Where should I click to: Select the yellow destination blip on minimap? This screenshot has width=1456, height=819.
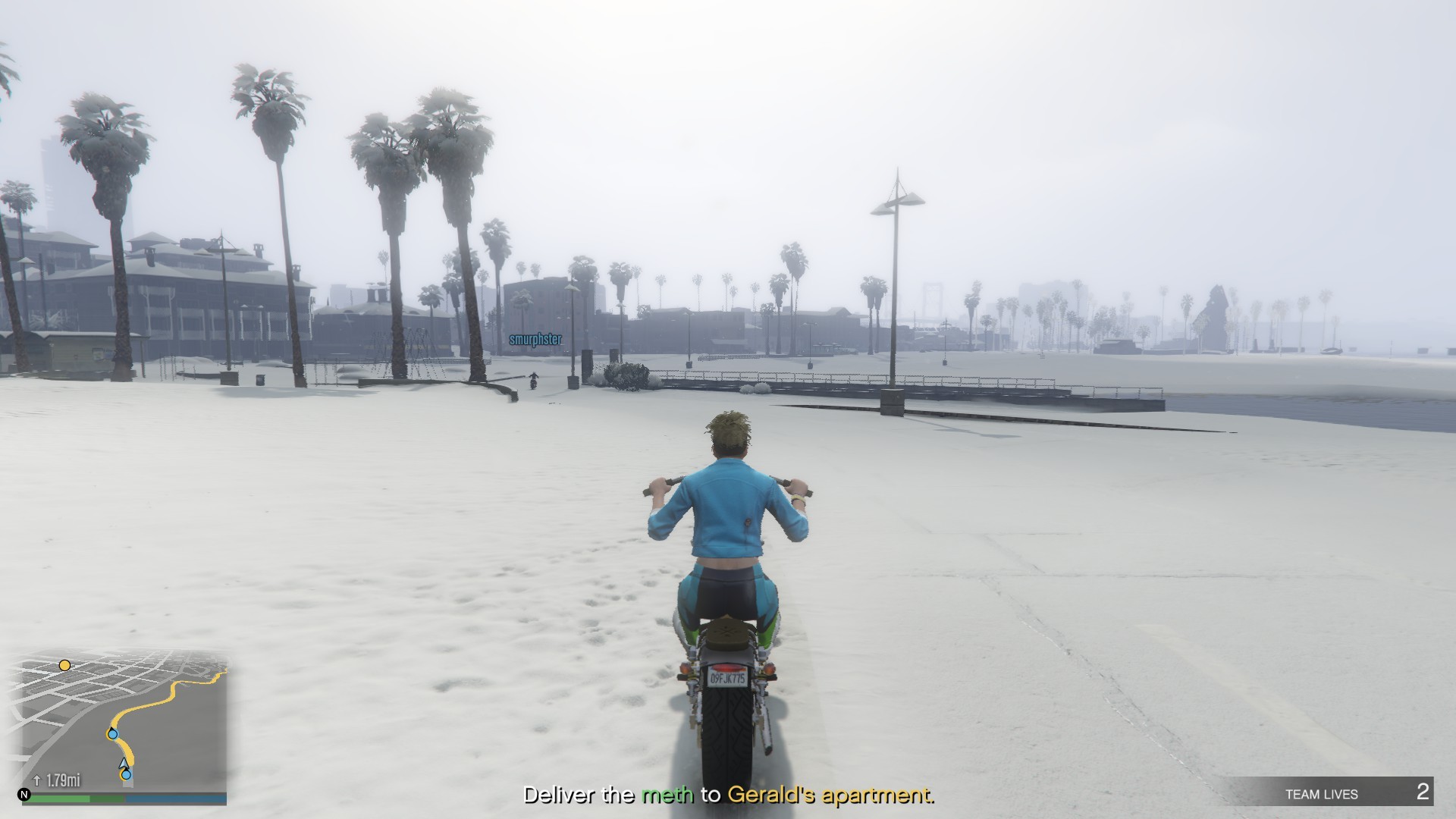pos(65,666)
